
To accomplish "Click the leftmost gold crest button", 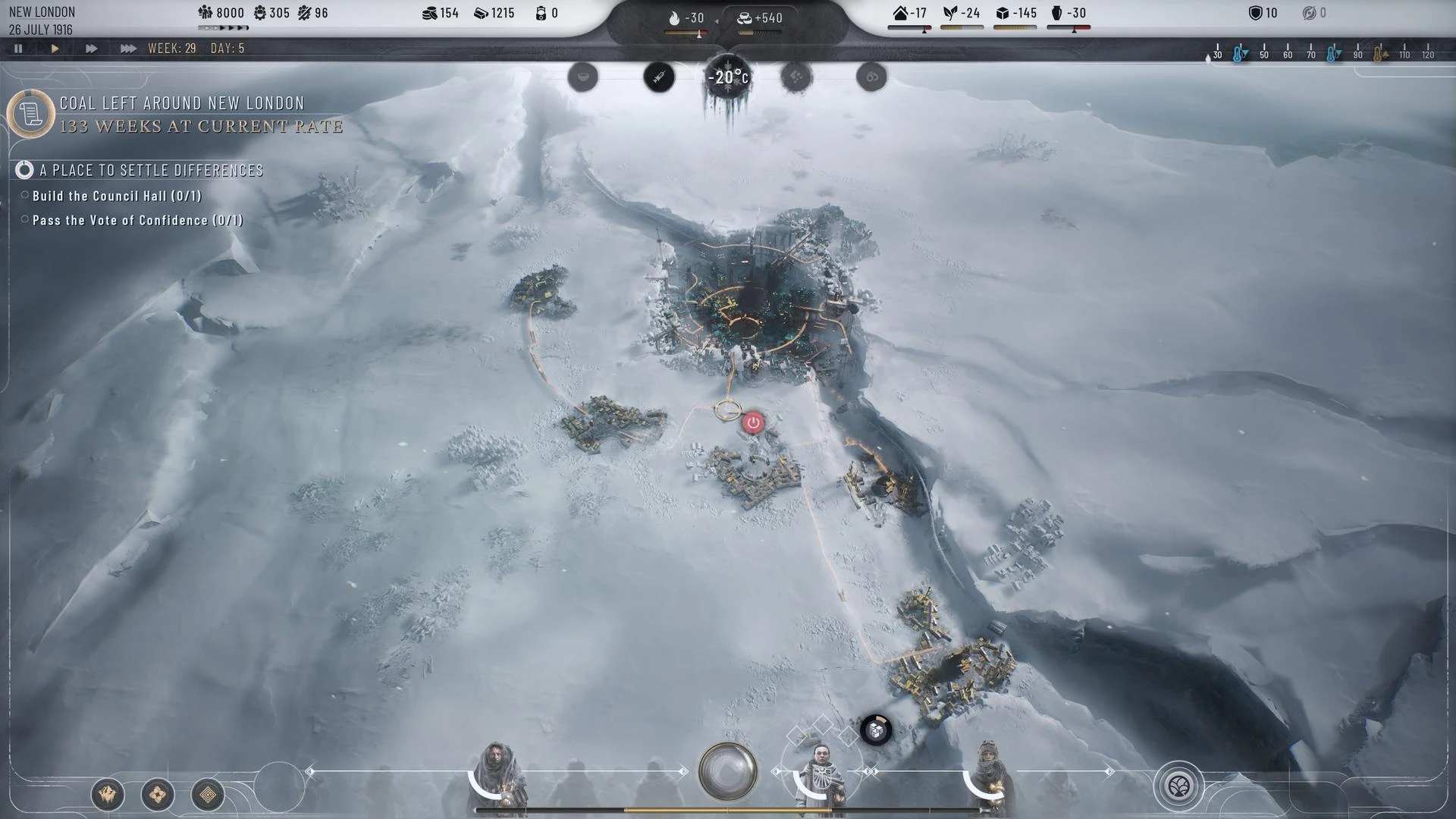I will pyautogui.click(x=108, y=795).
